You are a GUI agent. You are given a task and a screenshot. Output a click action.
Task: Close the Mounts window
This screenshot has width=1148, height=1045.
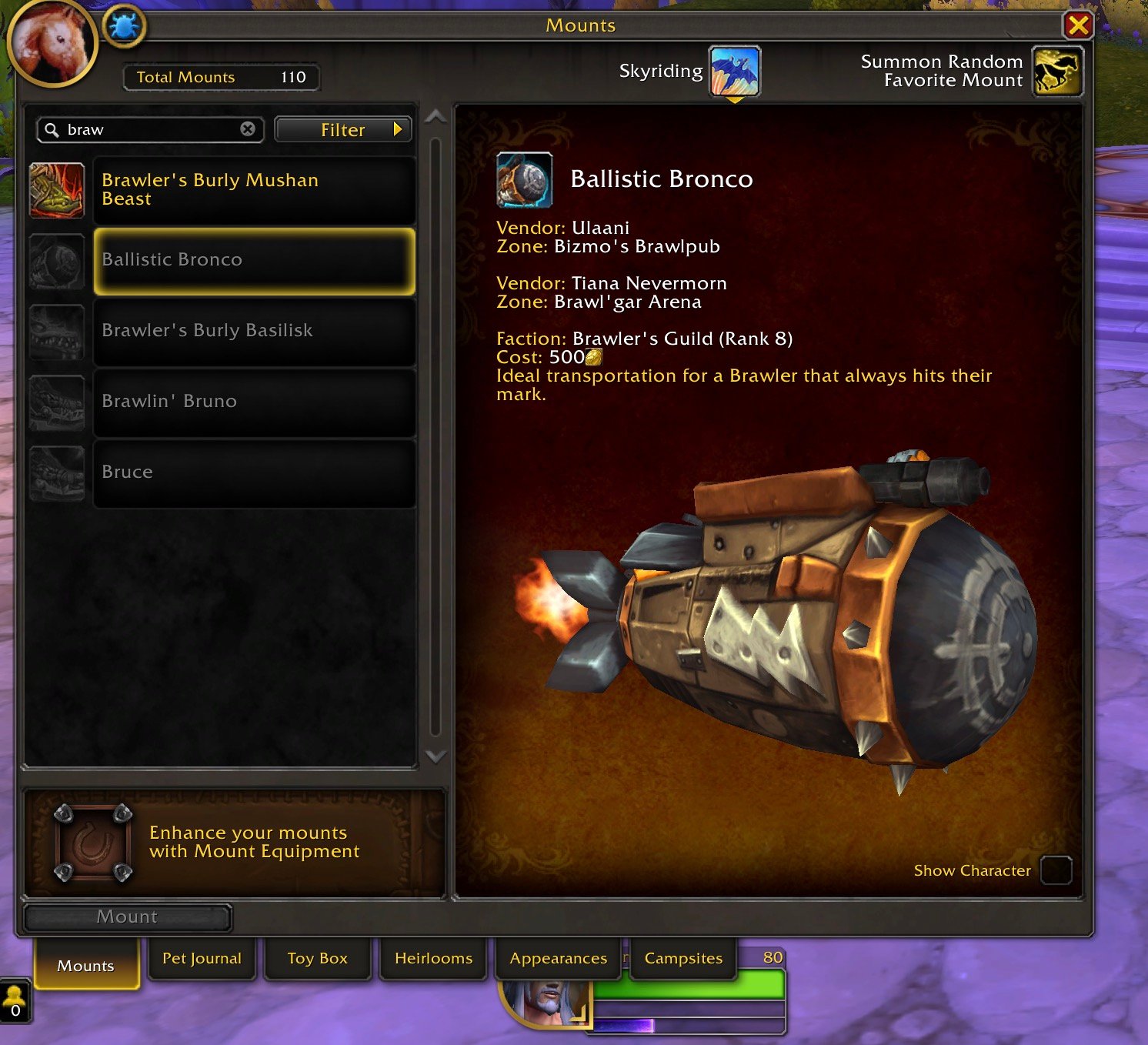pyautogui.click(x=1078, y=26)
